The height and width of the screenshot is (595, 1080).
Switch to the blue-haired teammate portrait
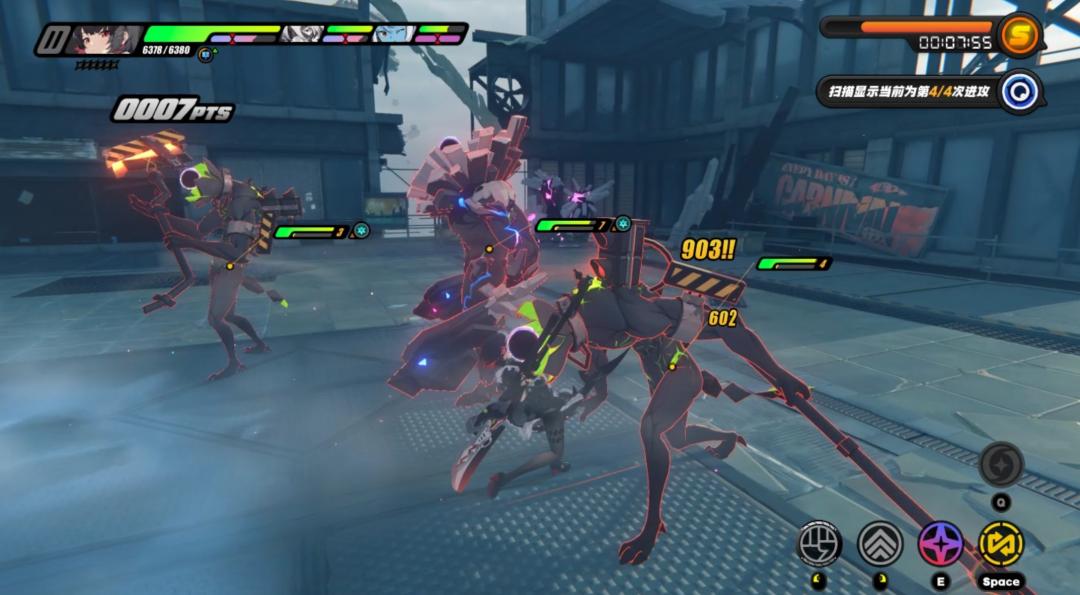[x=393, y=34]
